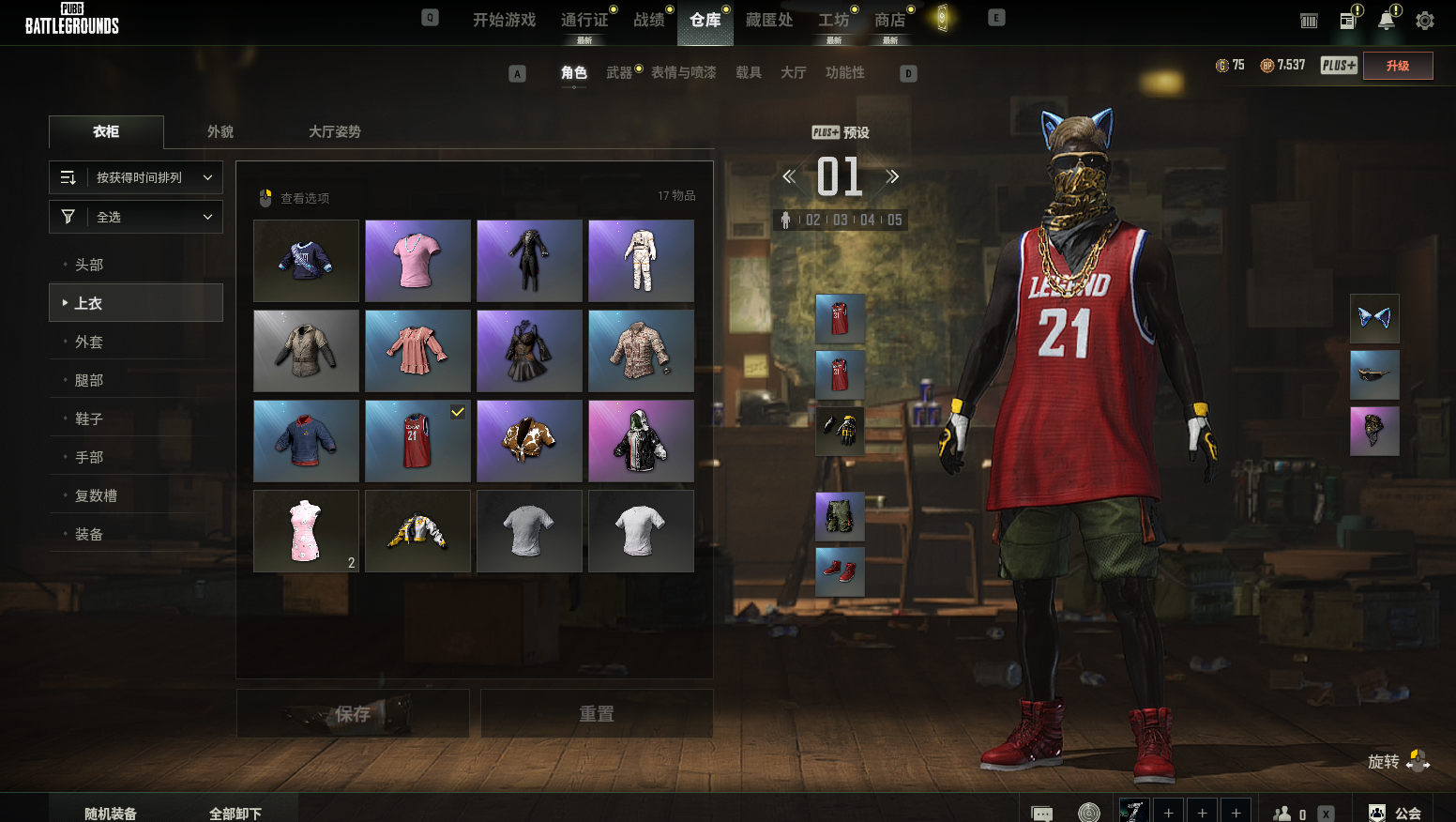Switch to the 商店 shop tab

point(889,20)
